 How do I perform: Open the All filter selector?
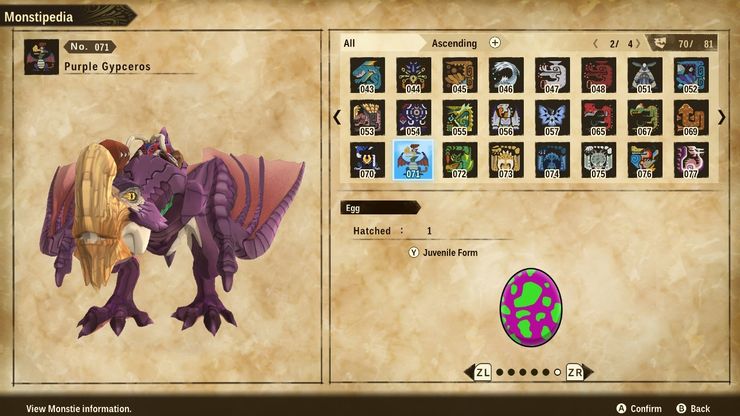click(380, 43)
